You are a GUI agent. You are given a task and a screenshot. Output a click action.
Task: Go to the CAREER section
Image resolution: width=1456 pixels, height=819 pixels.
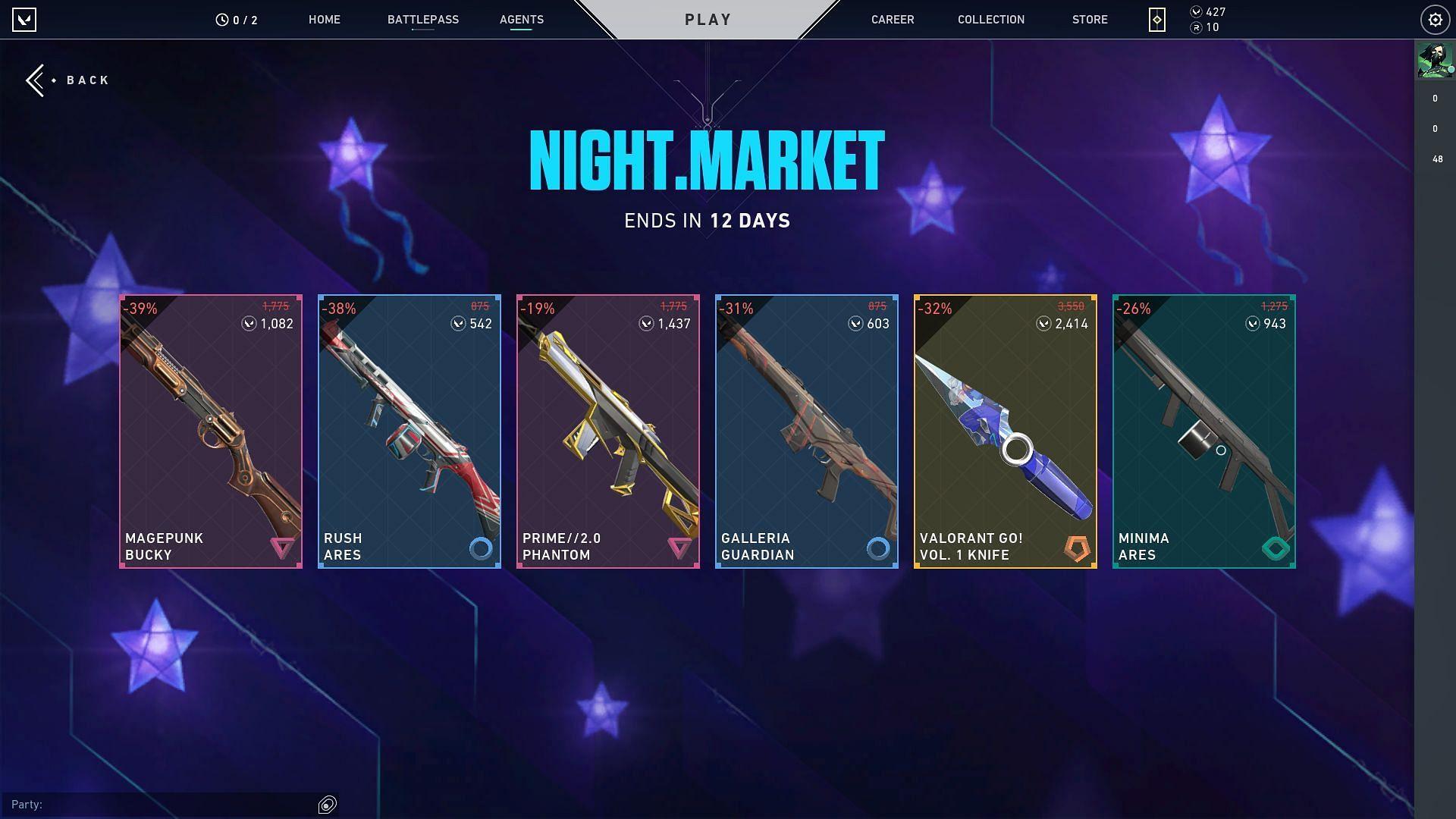(892, 20)
